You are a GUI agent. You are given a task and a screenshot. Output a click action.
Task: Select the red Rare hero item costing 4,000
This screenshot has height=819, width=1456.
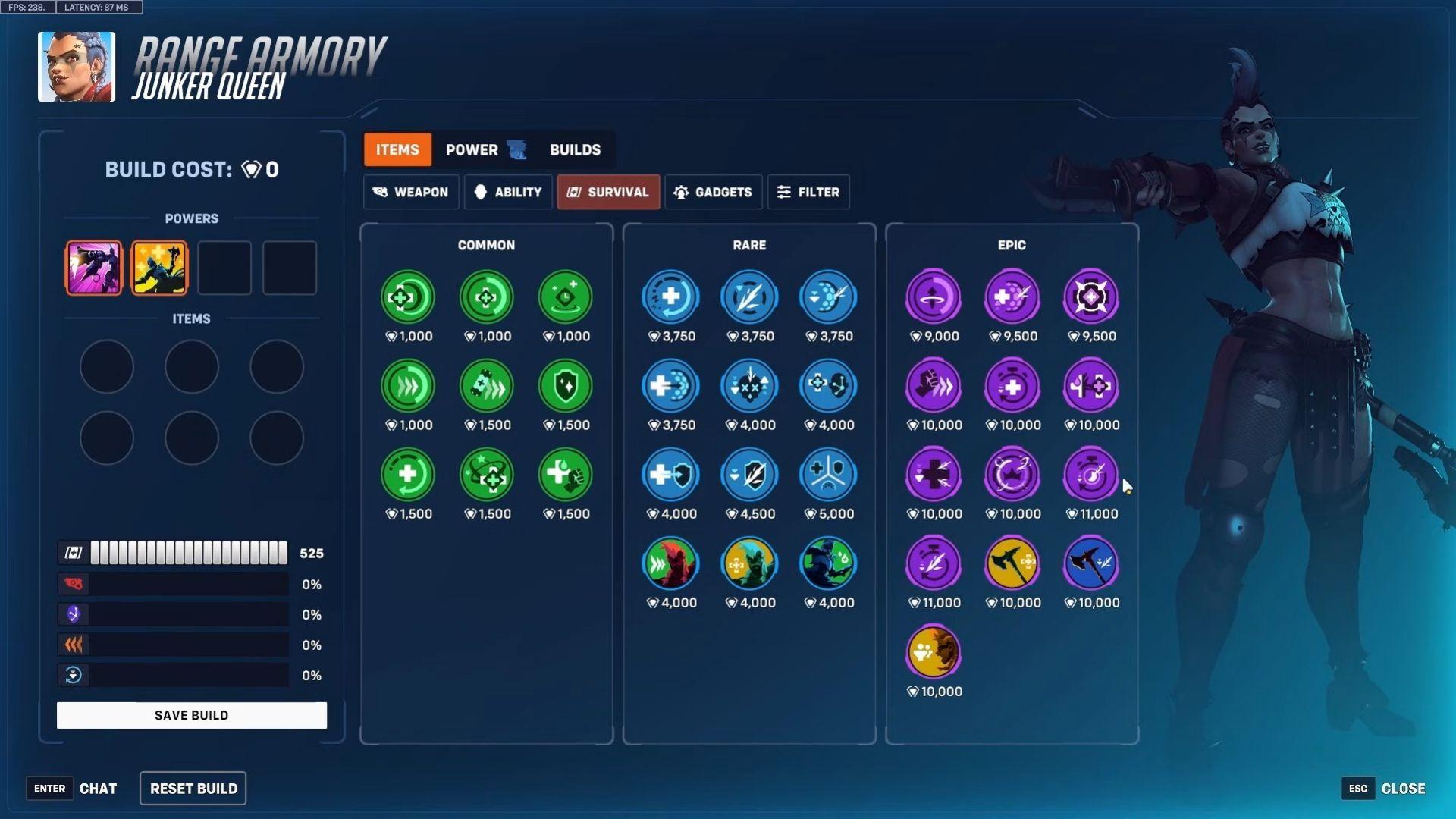(x=670, y=563)
